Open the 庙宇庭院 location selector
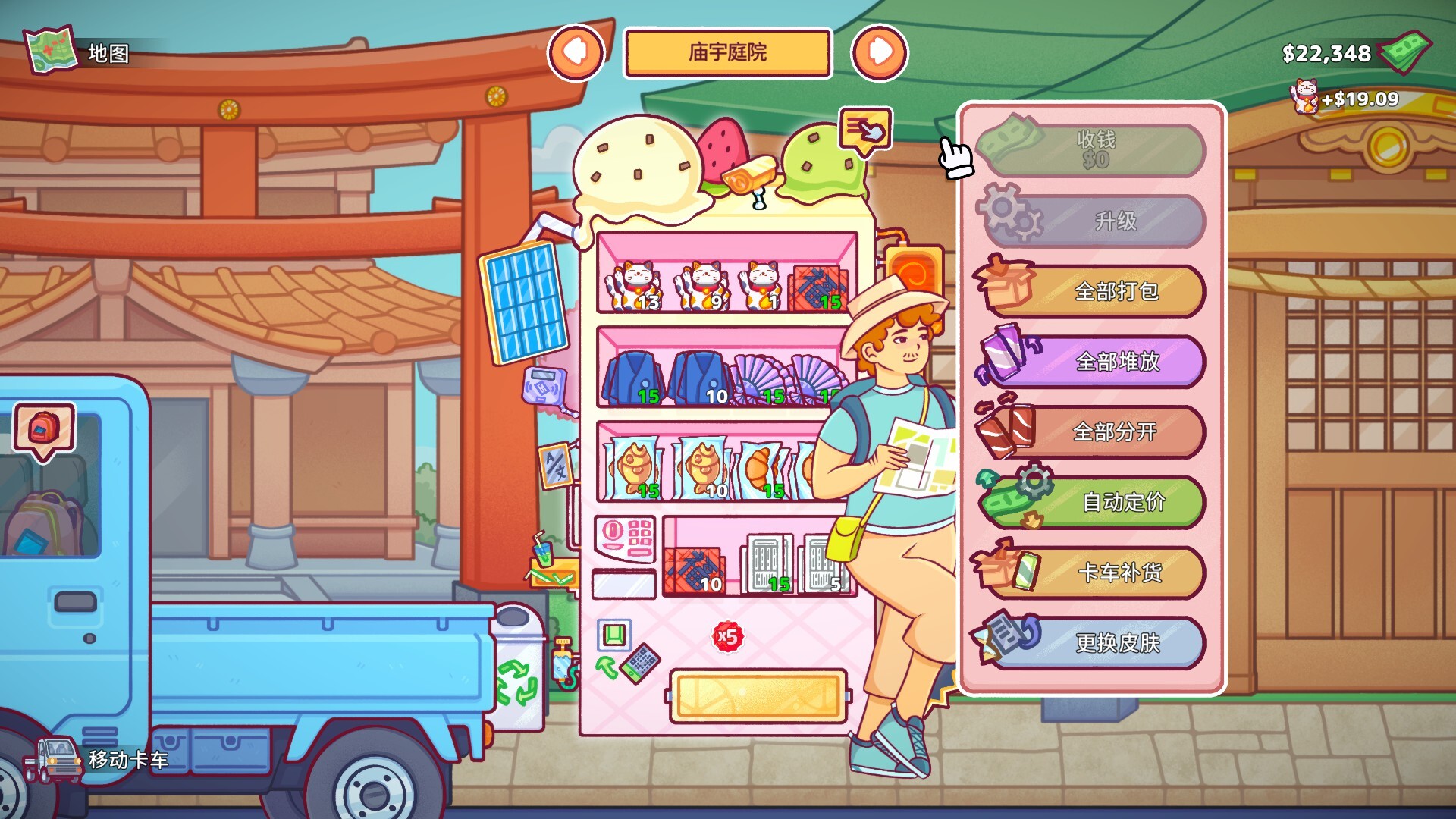The image size is (1456, 819). (x=726, y=53)
